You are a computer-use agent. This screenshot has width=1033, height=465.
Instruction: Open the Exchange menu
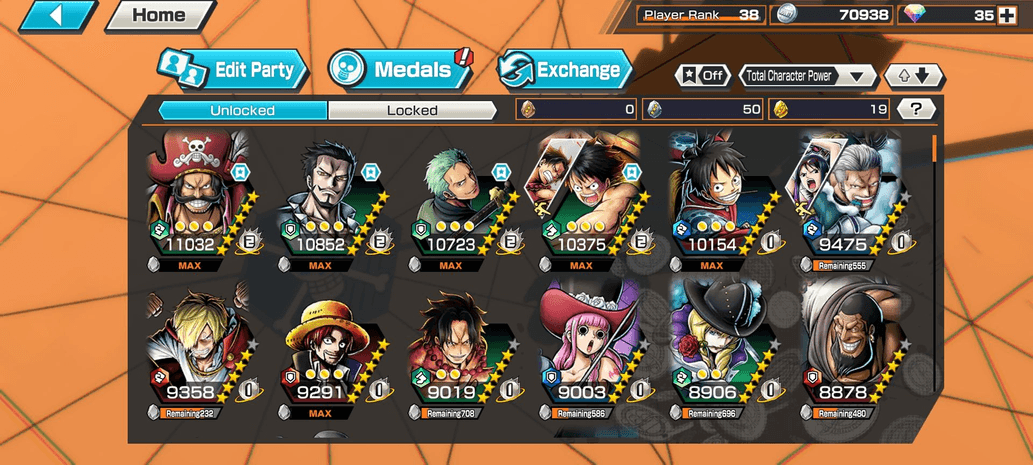point(565,70)
